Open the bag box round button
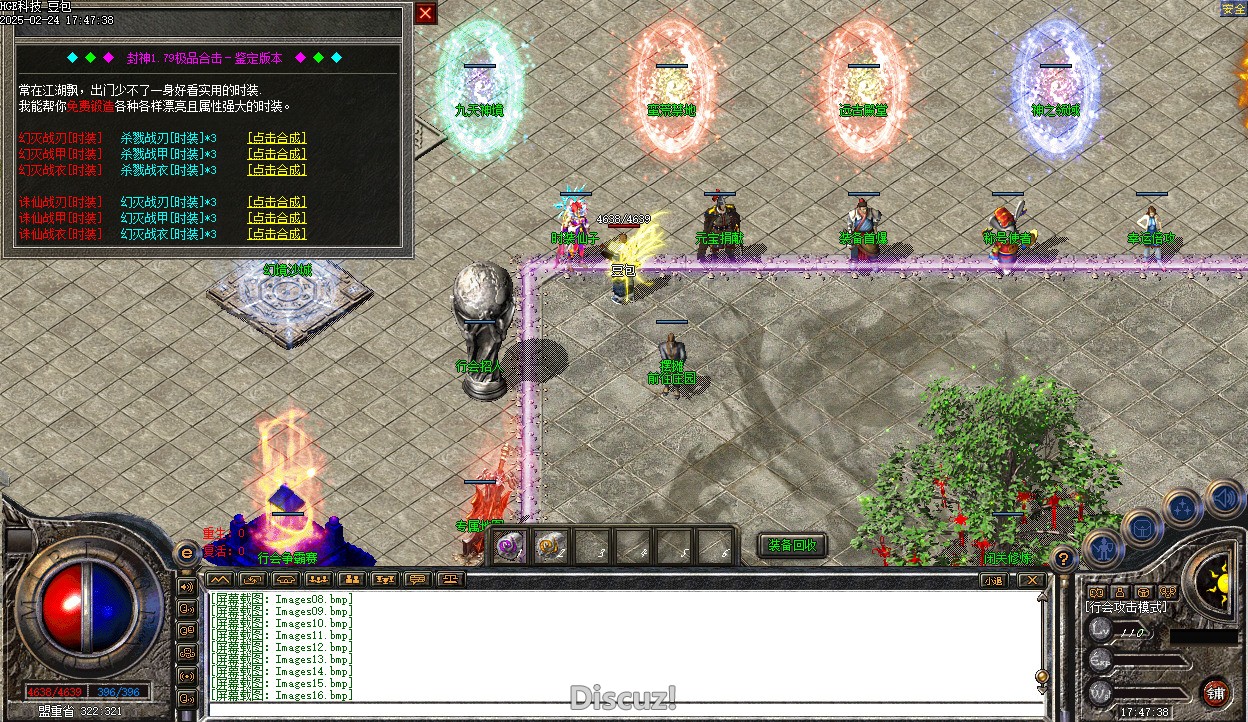Screen dimensions: 1248x722 point(1142,526)
